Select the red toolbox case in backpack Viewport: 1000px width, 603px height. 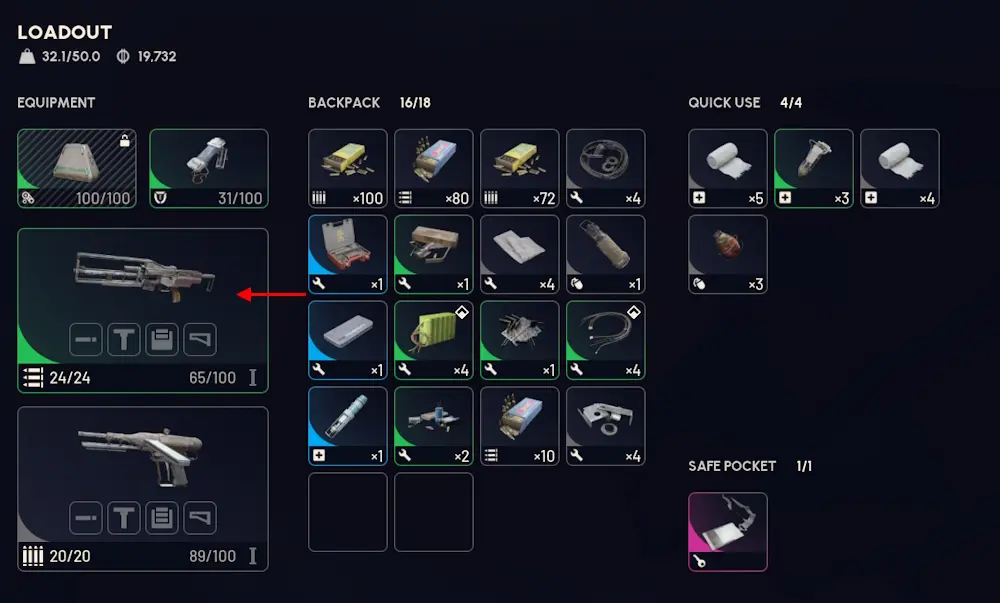(x=347, y=254)
